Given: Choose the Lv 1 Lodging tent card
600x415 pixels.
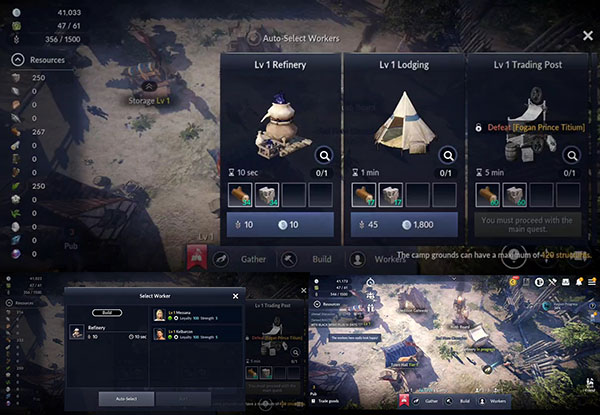Looking at the screenshot, I should pos(403,112).
